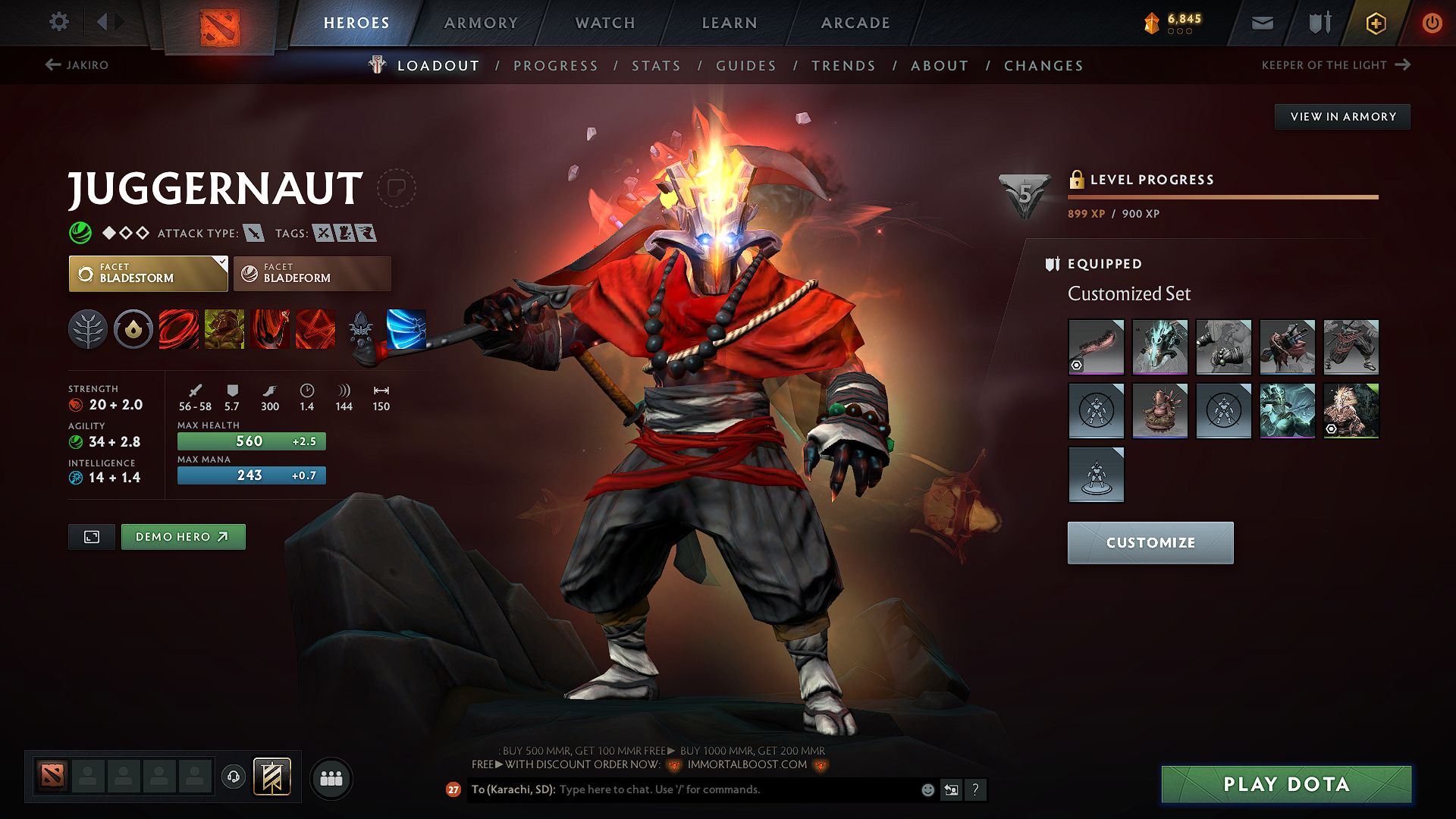Toggle the melee attack type filter icon
This screenshot has width=1456, height=819.
[253, 233]
